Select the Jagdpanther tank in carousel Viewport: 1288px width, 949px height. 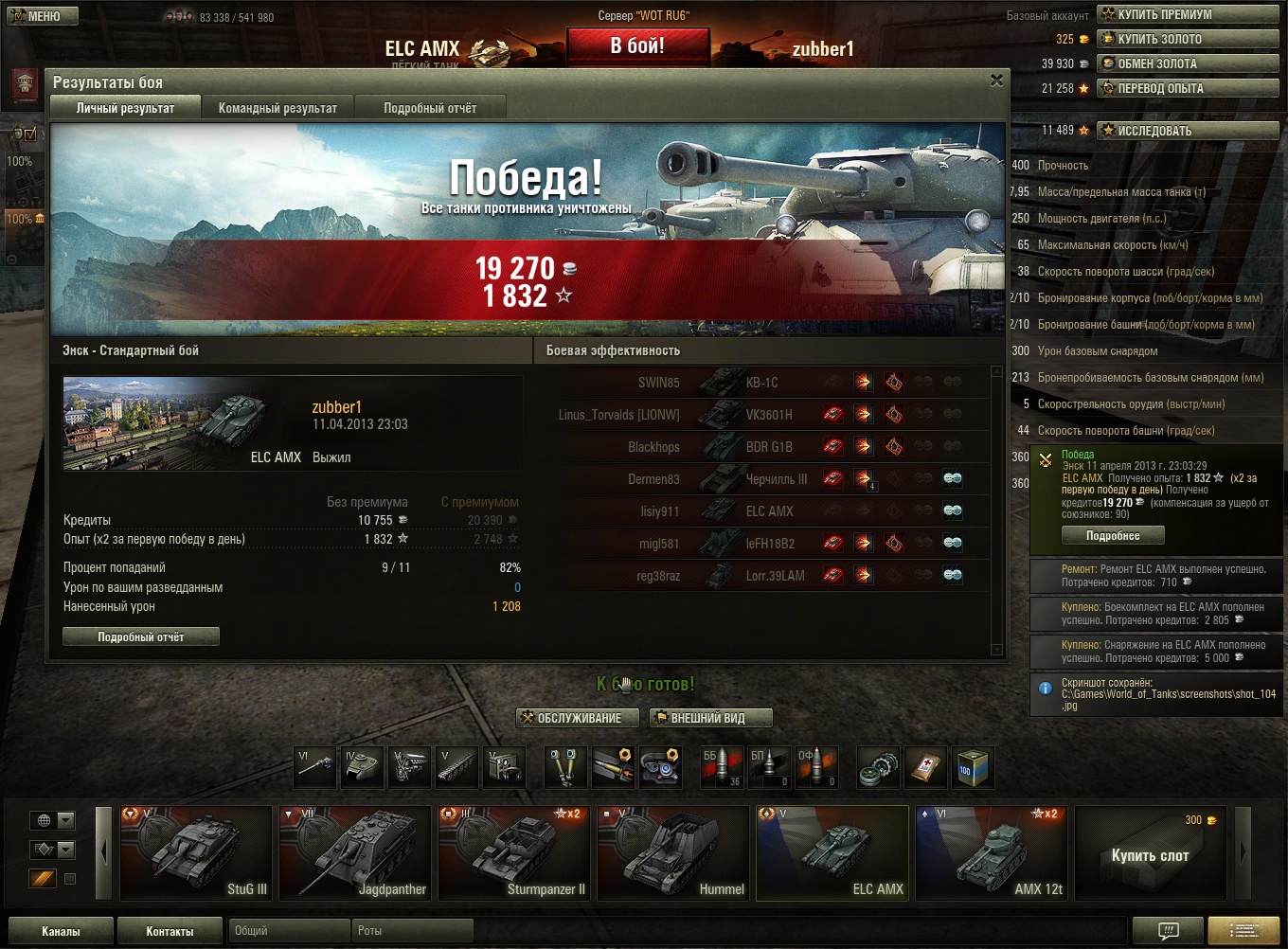pos(355,851)
